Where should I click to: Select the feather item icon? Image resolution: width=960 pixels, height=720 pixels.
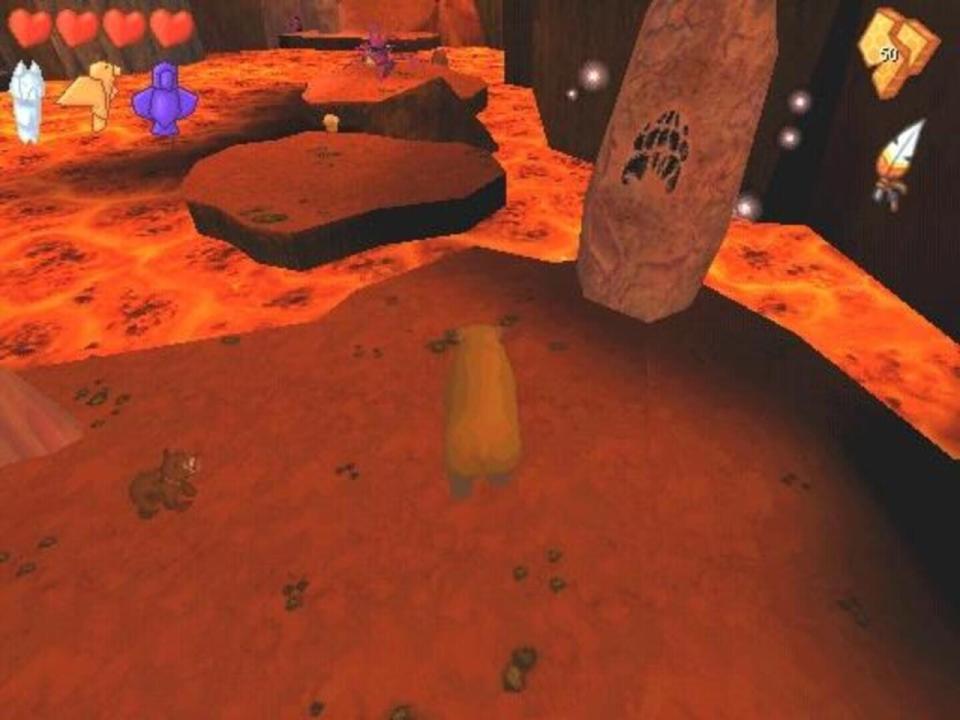897,163
